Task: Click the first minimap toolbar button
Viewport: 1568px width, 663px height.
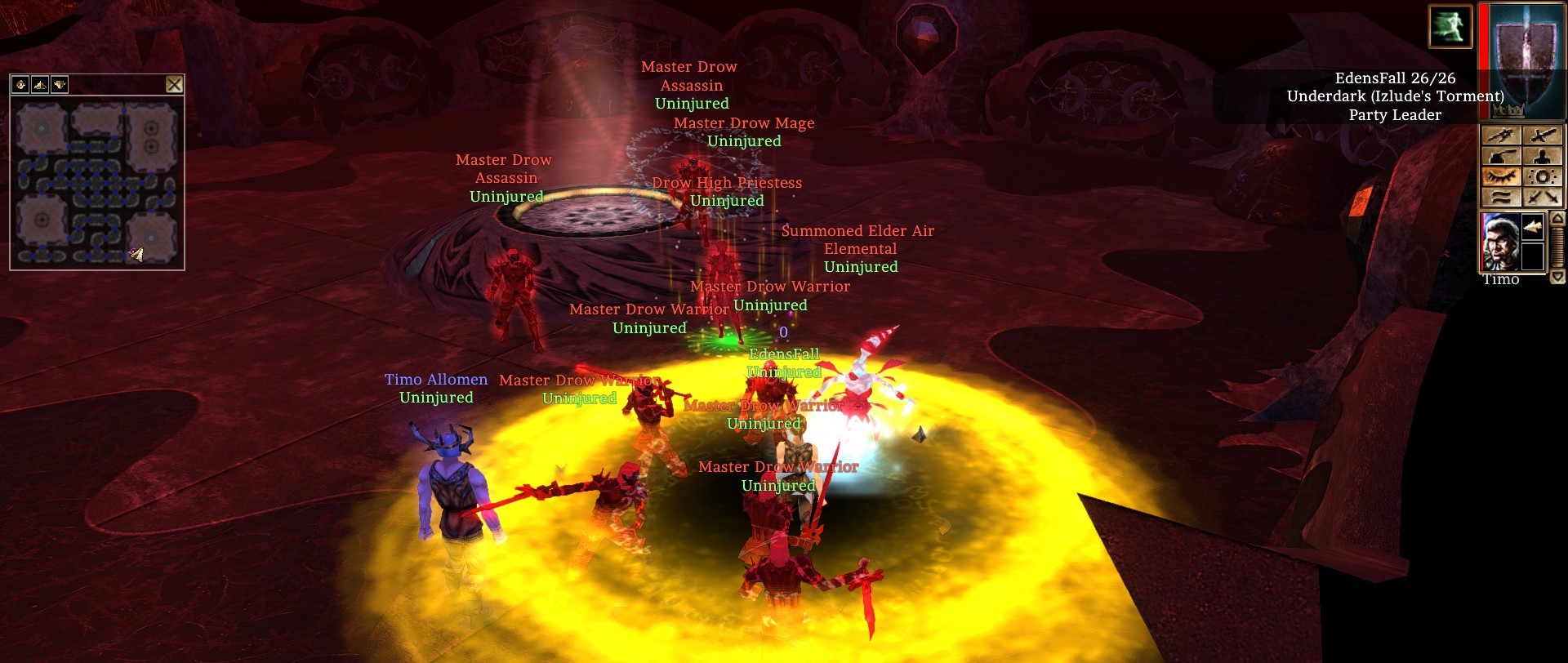Action: [20, 84]
